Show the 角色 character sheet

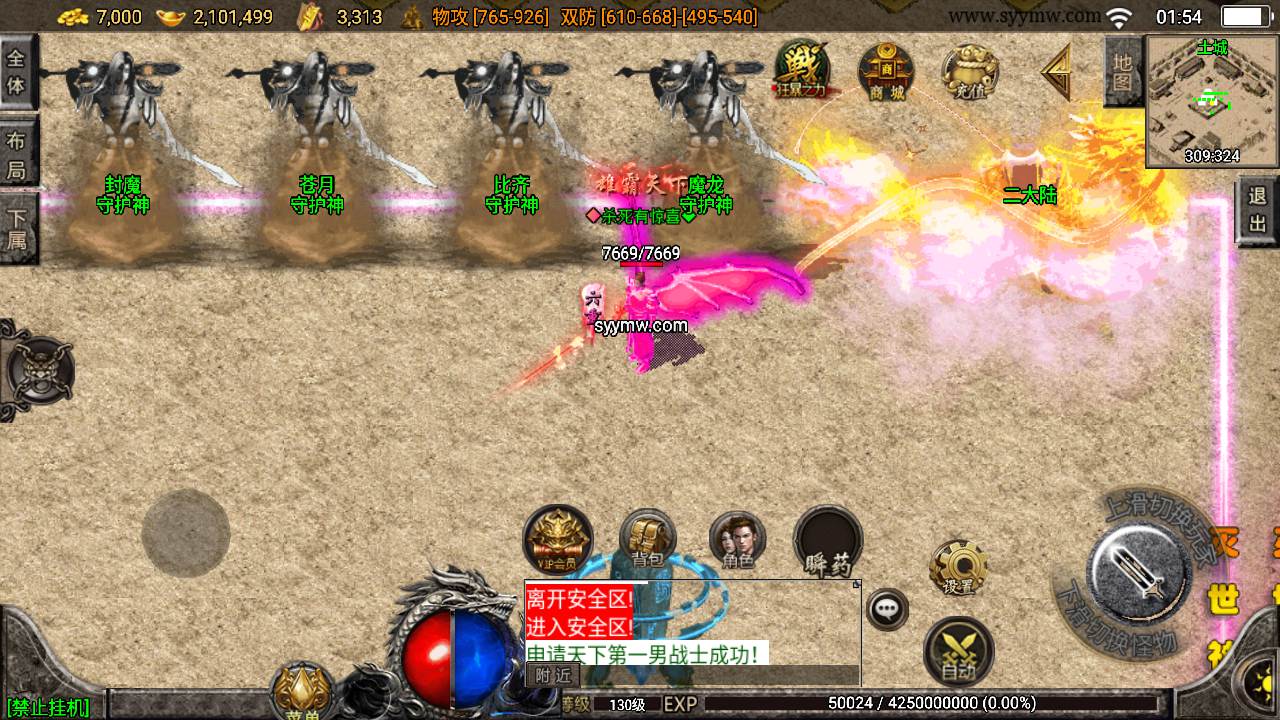[738, 541]
